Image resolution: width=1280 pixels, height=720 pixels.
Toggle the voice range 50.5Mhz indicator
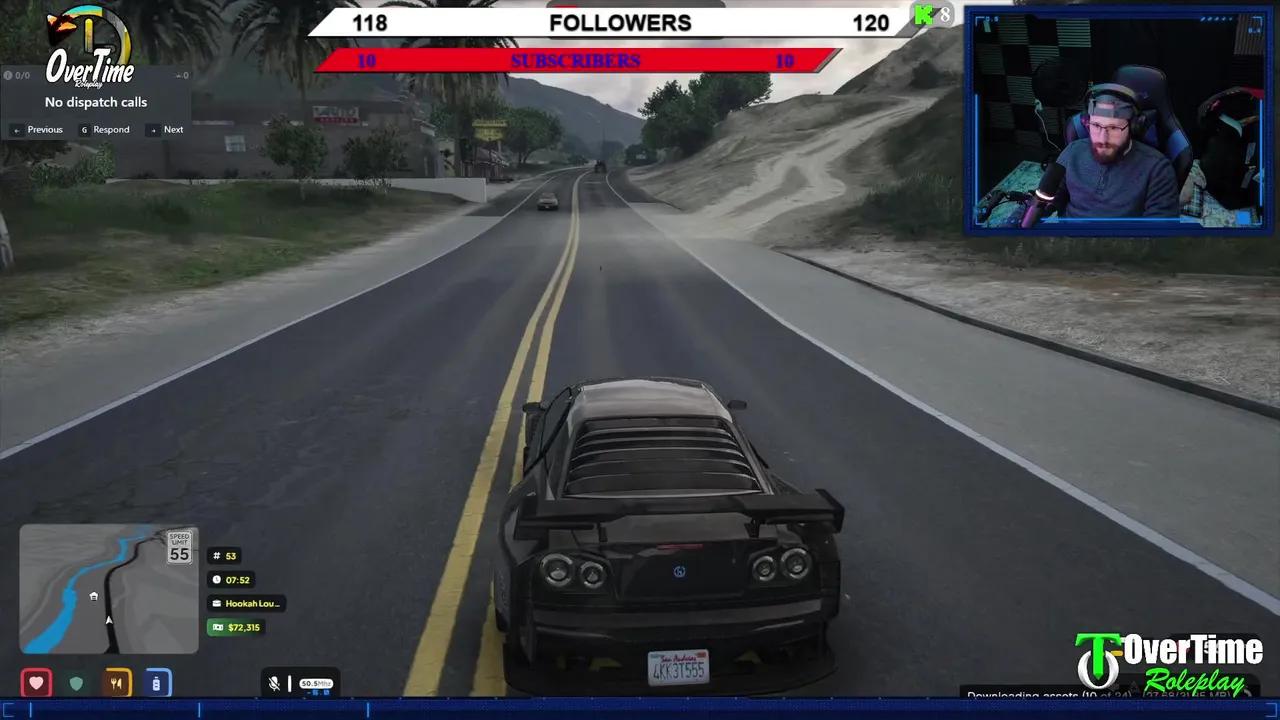click(316, 683)
